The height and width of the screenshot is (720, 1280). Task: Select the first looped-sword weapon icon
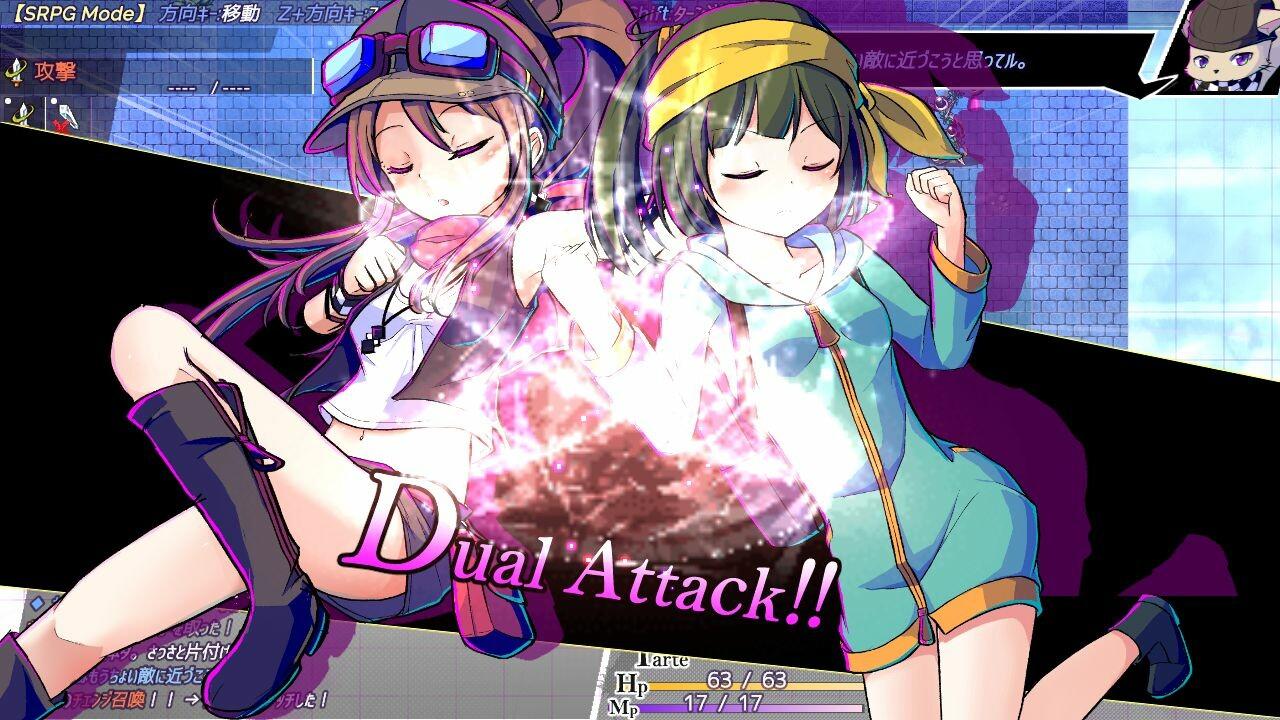click(22, 113)
